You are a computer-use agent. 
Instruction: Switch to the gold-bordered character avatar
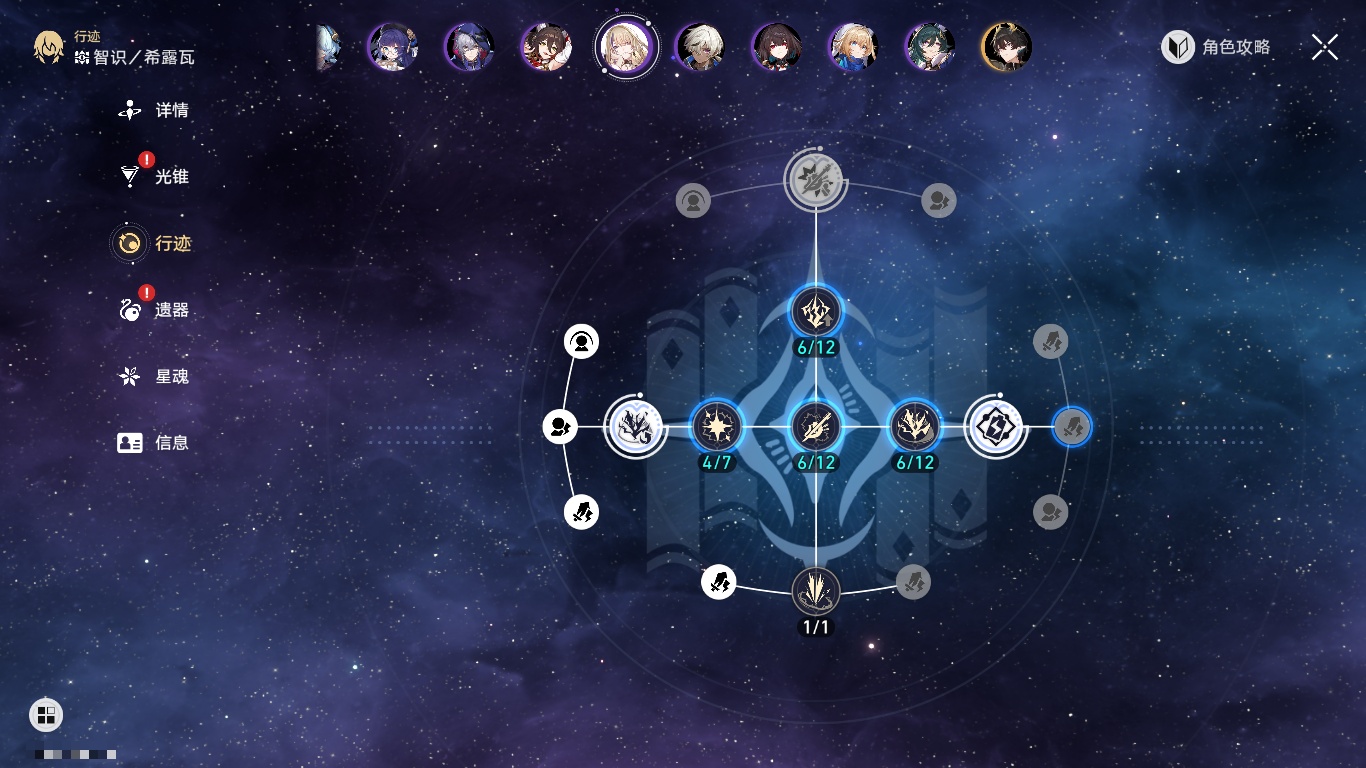(1006, 46)
